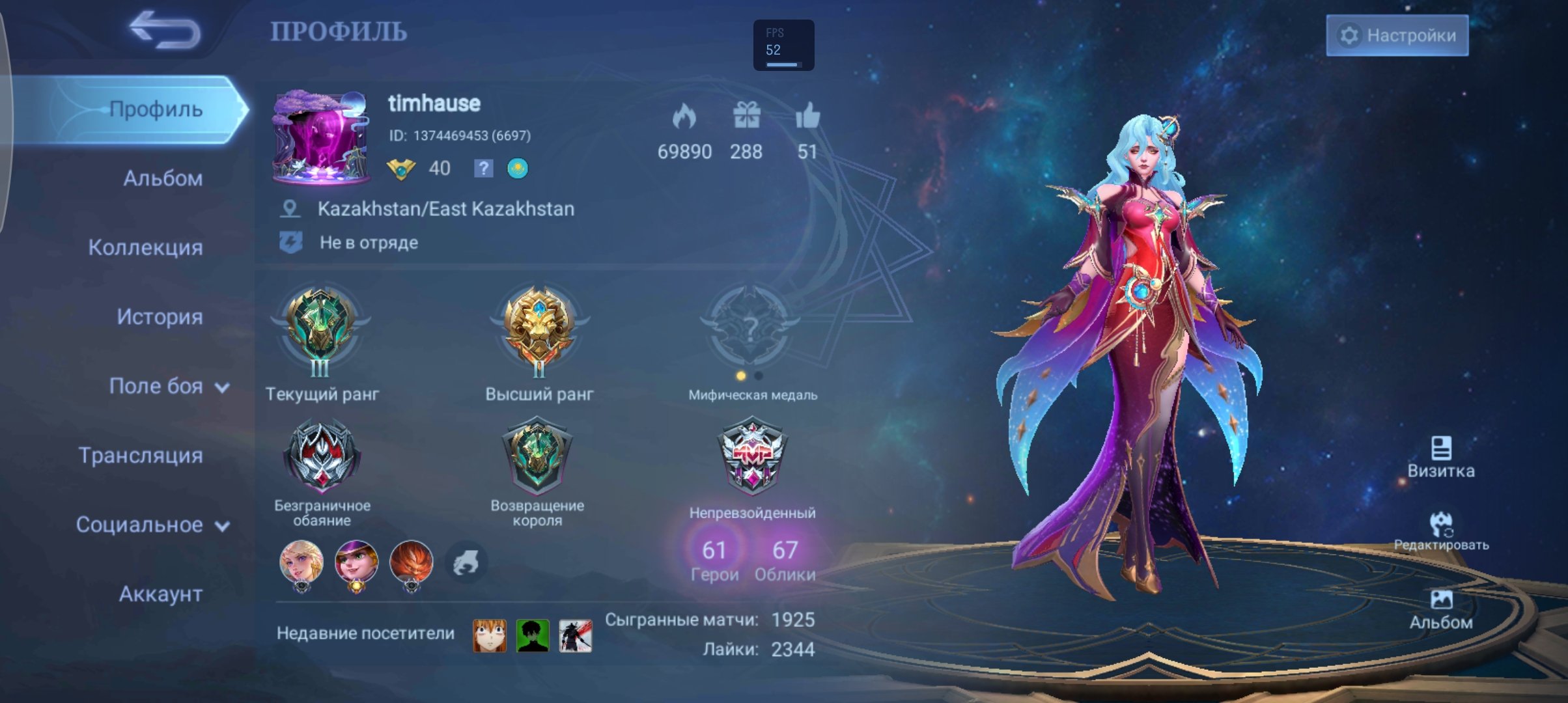Expand the Поле боя menu
1568x703 pixels.
[x=168, y=386]
